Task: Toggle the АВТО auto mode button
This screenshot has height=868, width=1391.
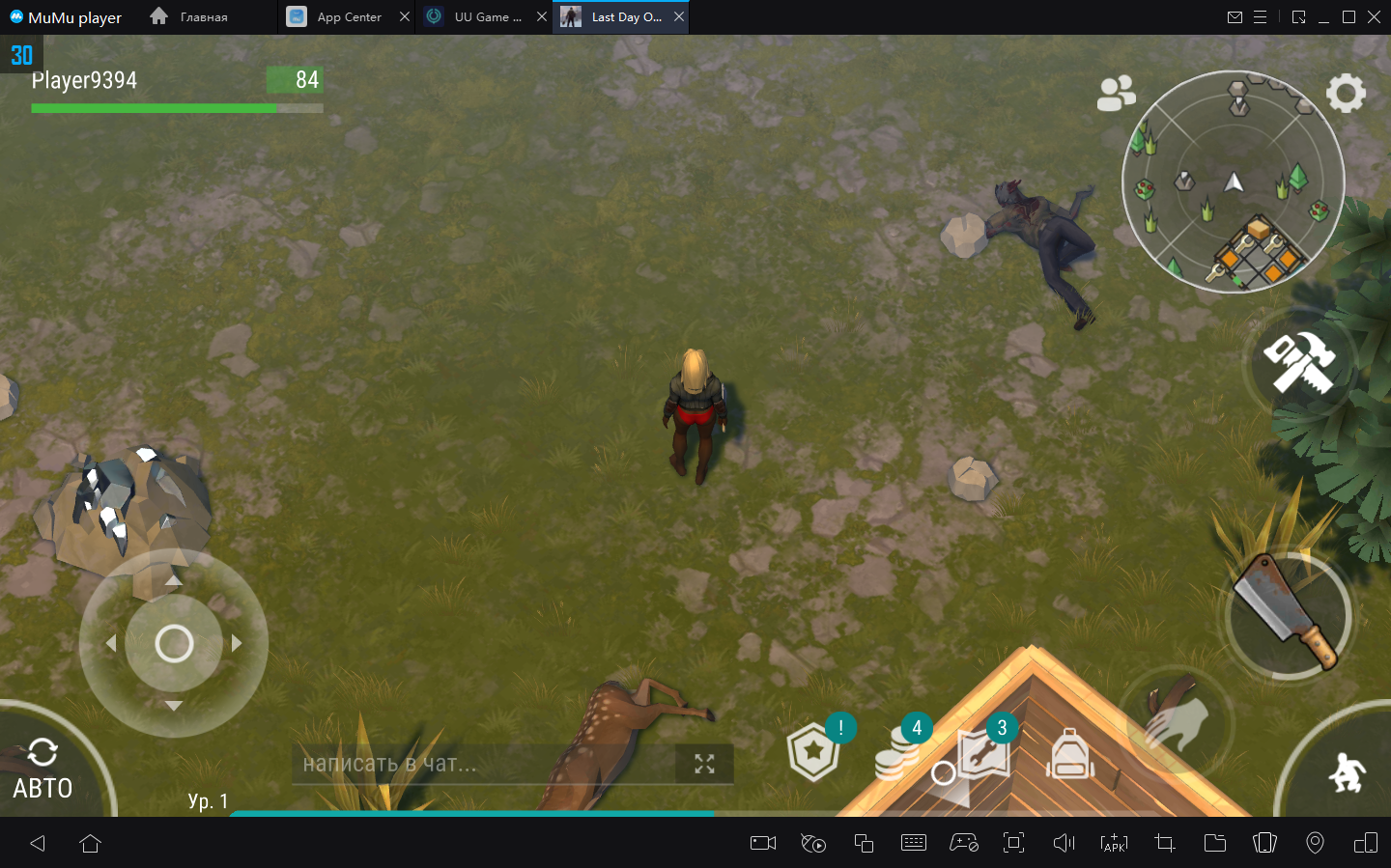Action: pos(43,771)
